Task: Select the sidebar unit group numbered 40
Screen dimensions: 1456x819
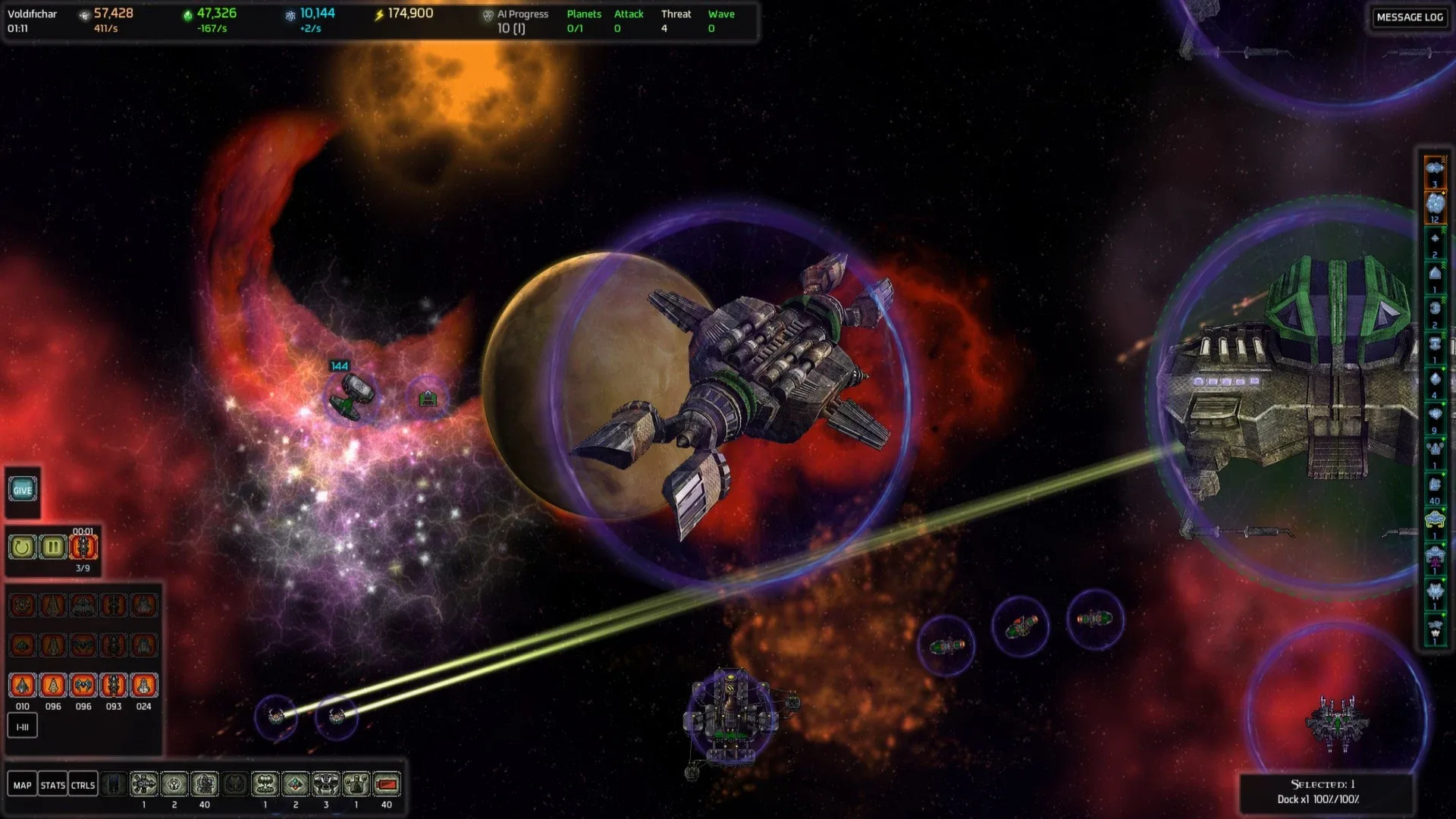Action: [1435, 485]
